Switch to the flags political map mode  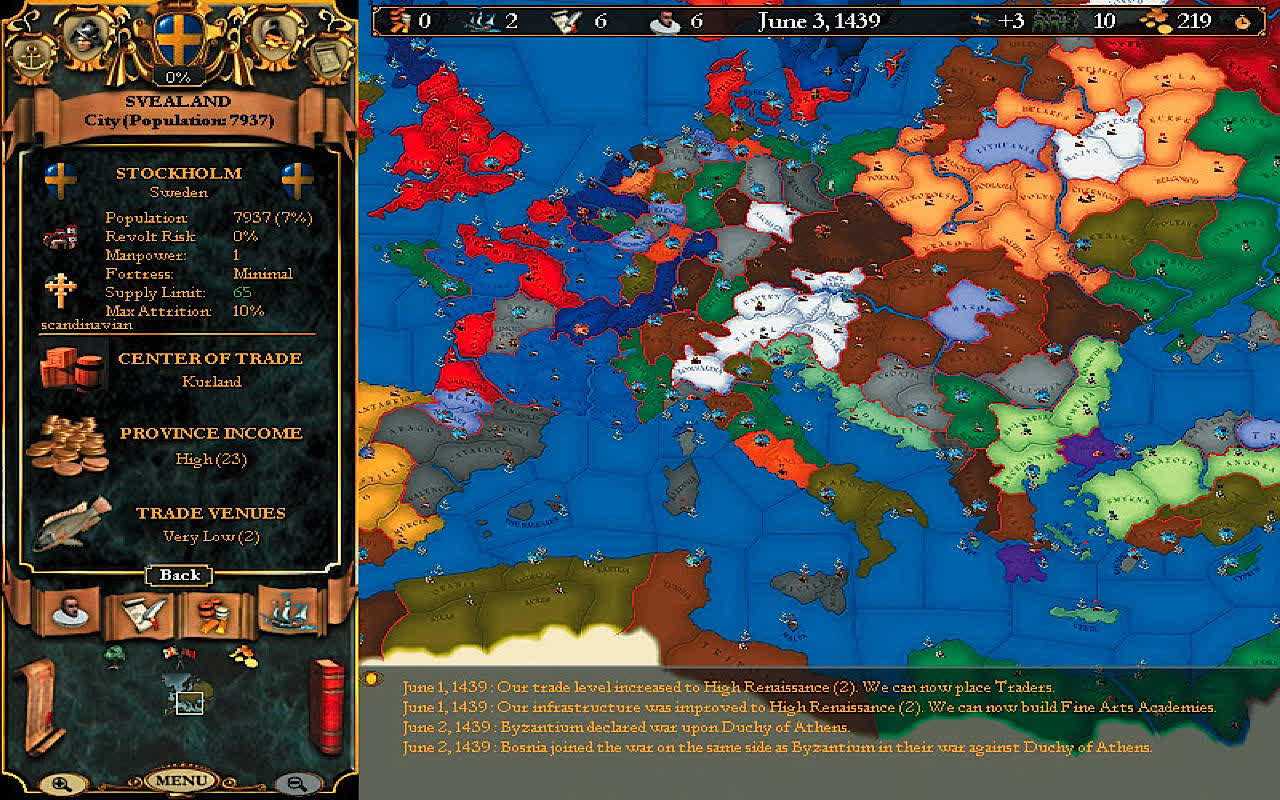click(178, 655)
